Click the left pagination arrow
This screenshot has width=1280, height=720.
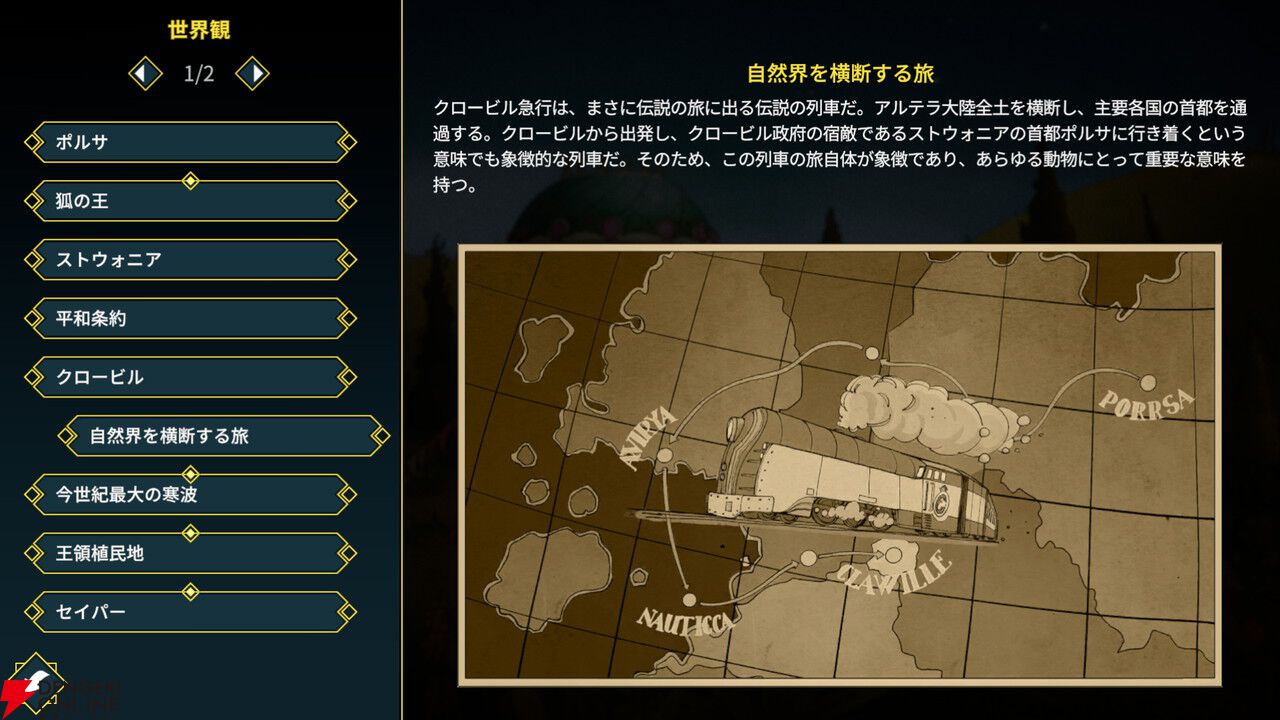[143, 74]
